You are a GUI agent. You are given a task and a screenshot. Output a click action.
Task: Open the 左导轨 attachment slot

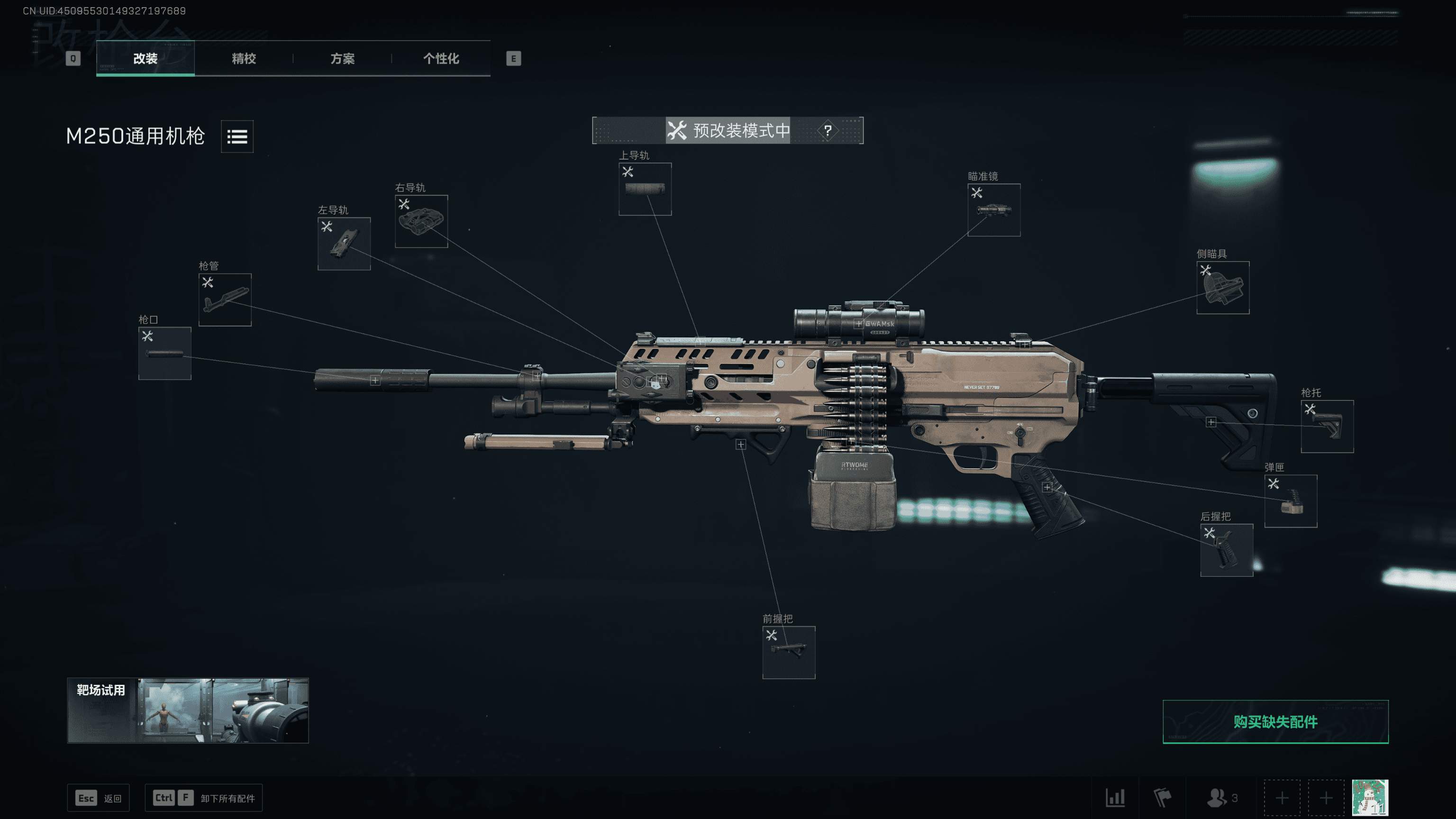[x=344, y=244]
